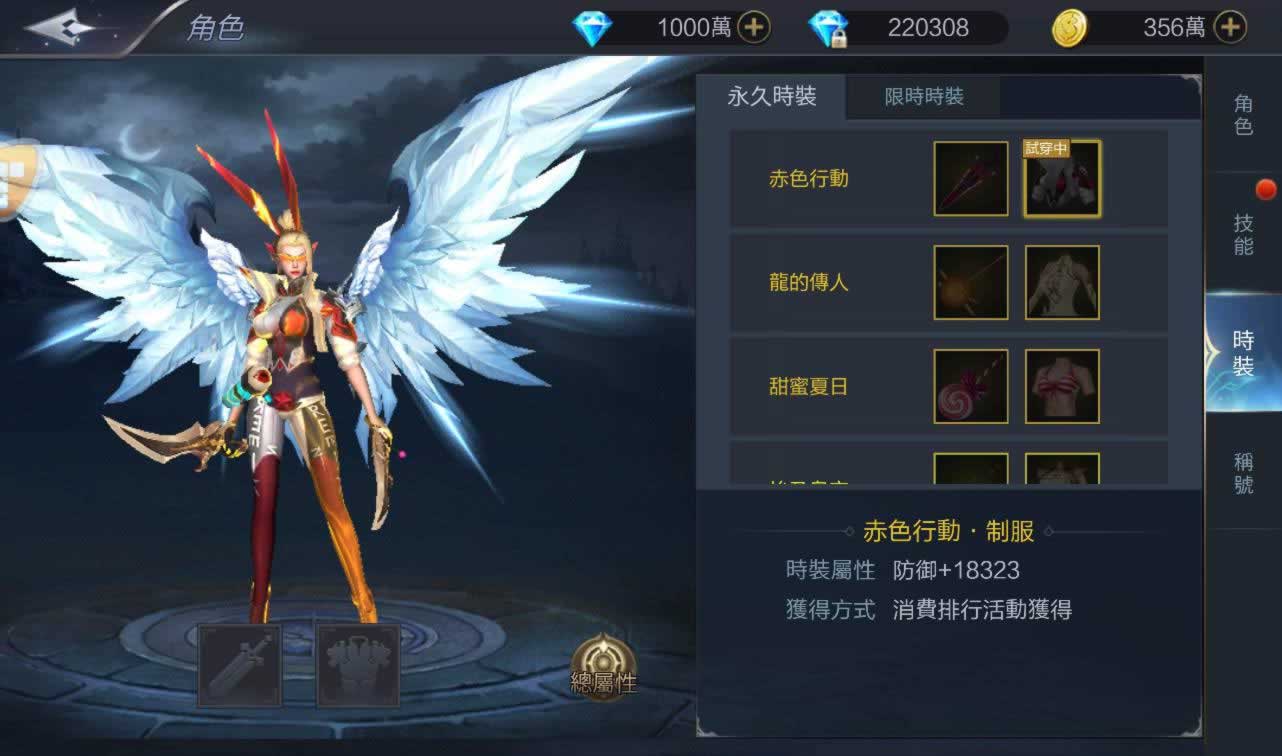Go back using the arrow button
Viewport: 1282px width, 756px height.
point(62,27)
